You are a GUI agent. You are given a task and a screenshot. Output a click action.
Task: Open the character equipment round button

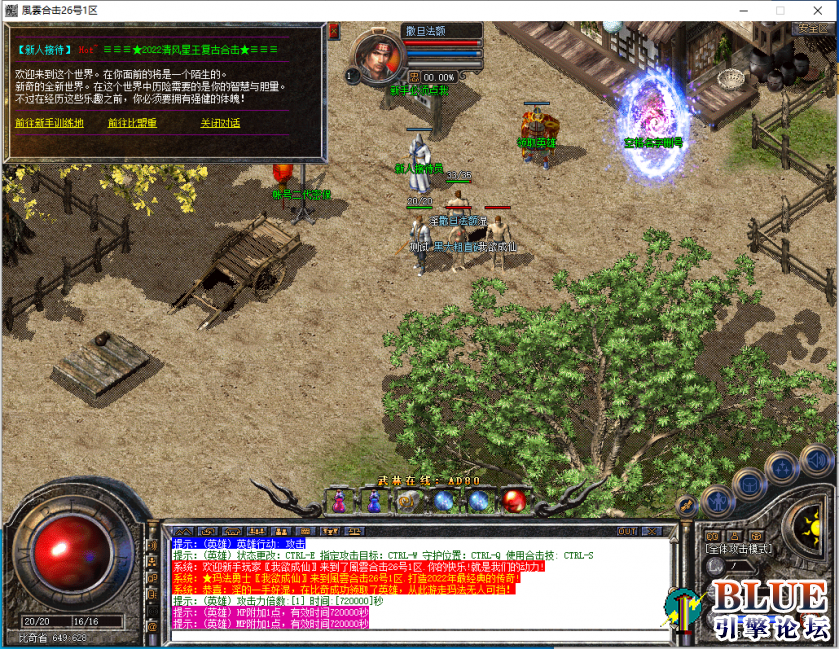coord(718,500)
